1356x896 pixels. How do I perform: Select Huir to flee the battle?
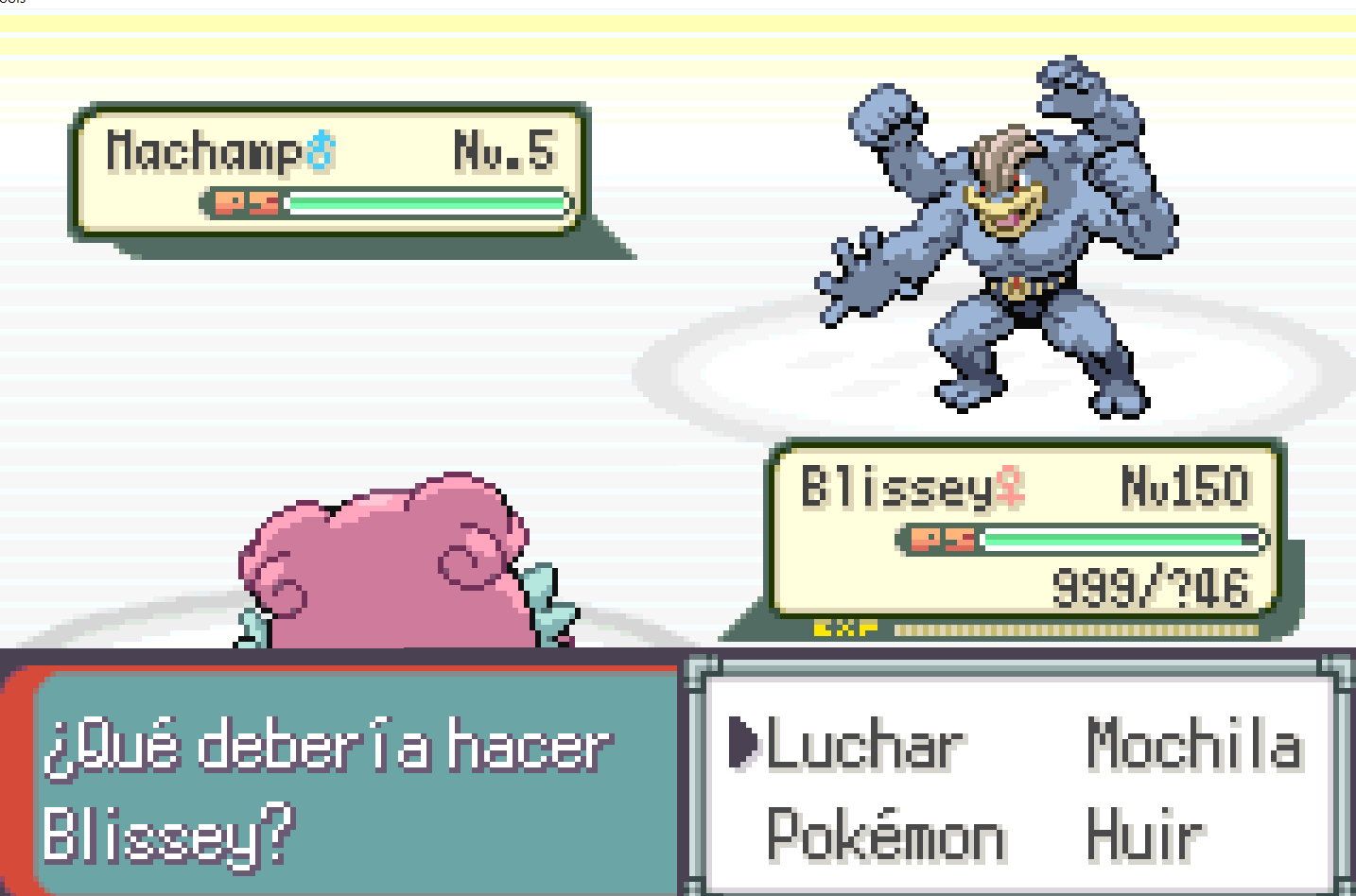[1145, 836]
